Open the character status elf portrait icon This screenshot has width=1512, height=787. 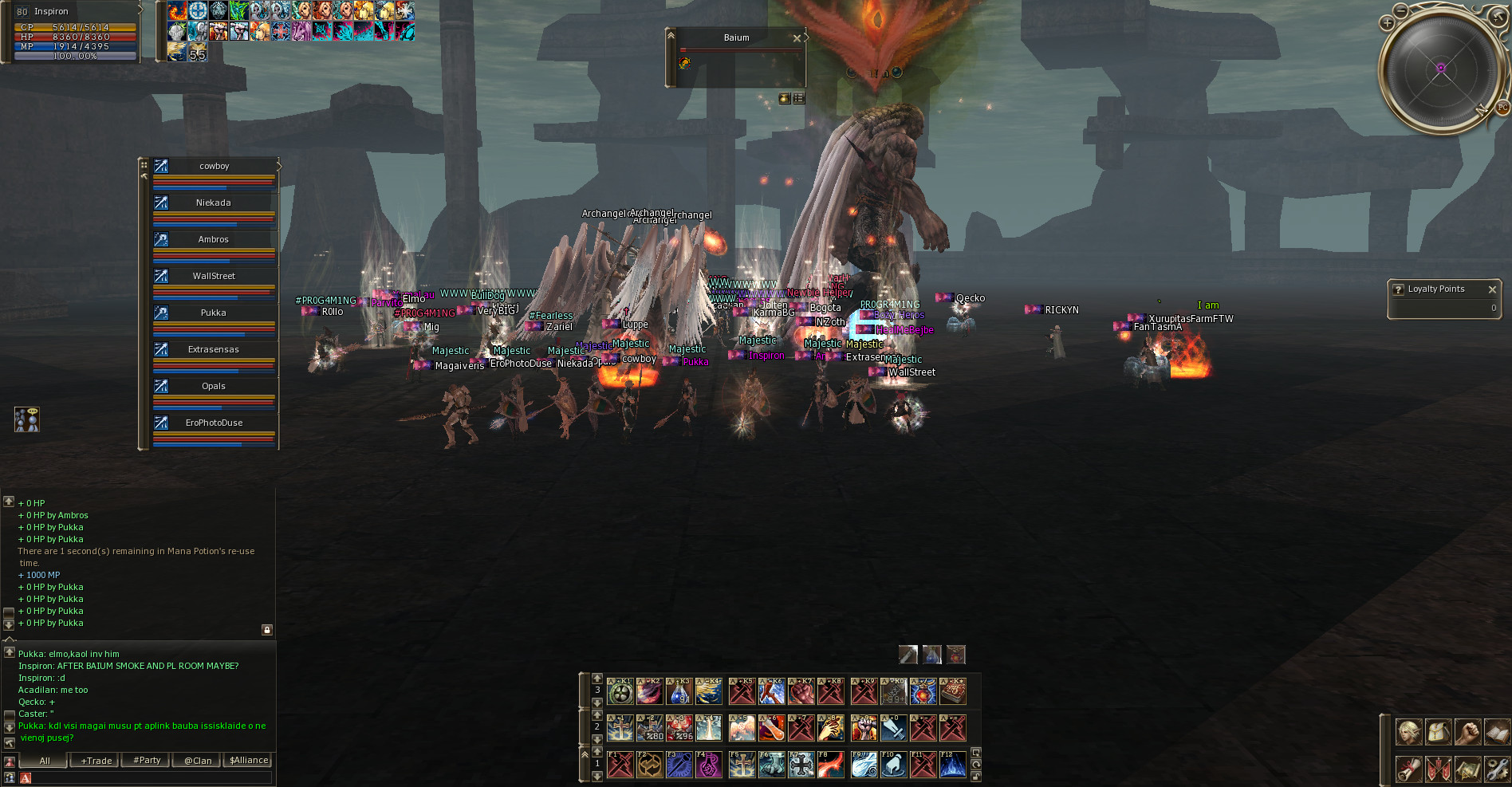coord(1408,731)
